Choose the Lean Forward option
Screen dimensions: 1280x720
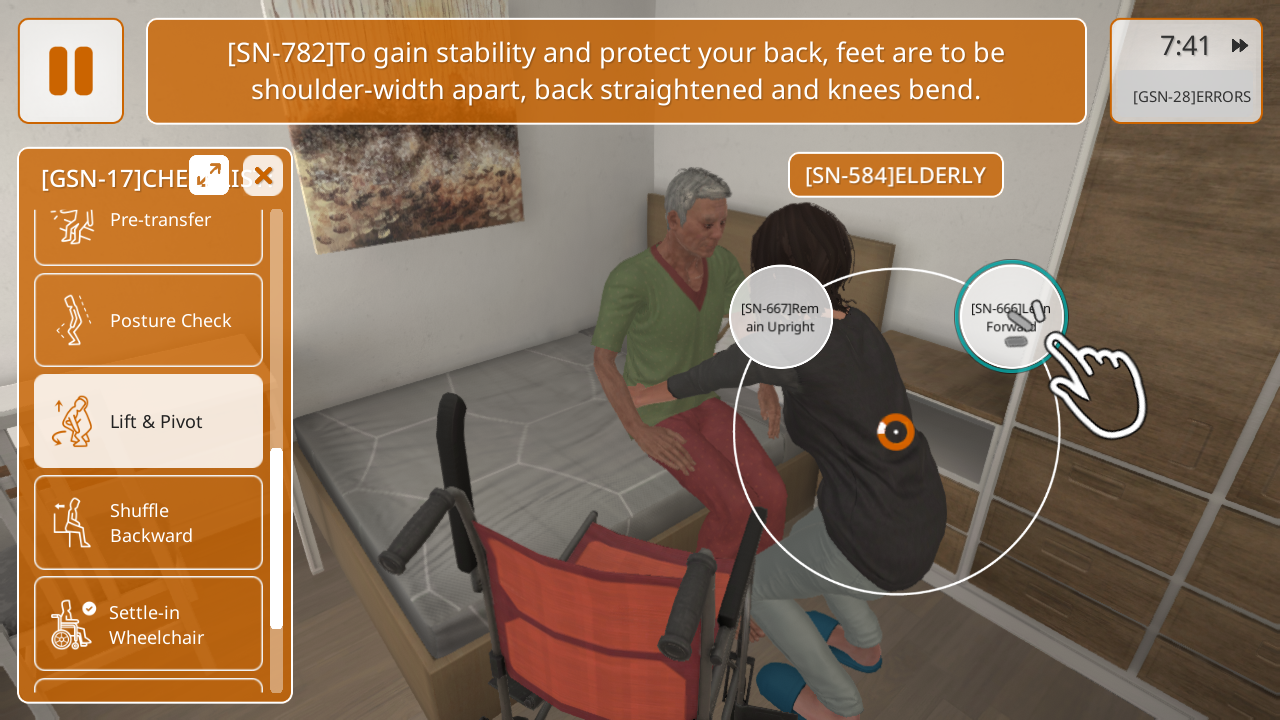click(1011, 316)
